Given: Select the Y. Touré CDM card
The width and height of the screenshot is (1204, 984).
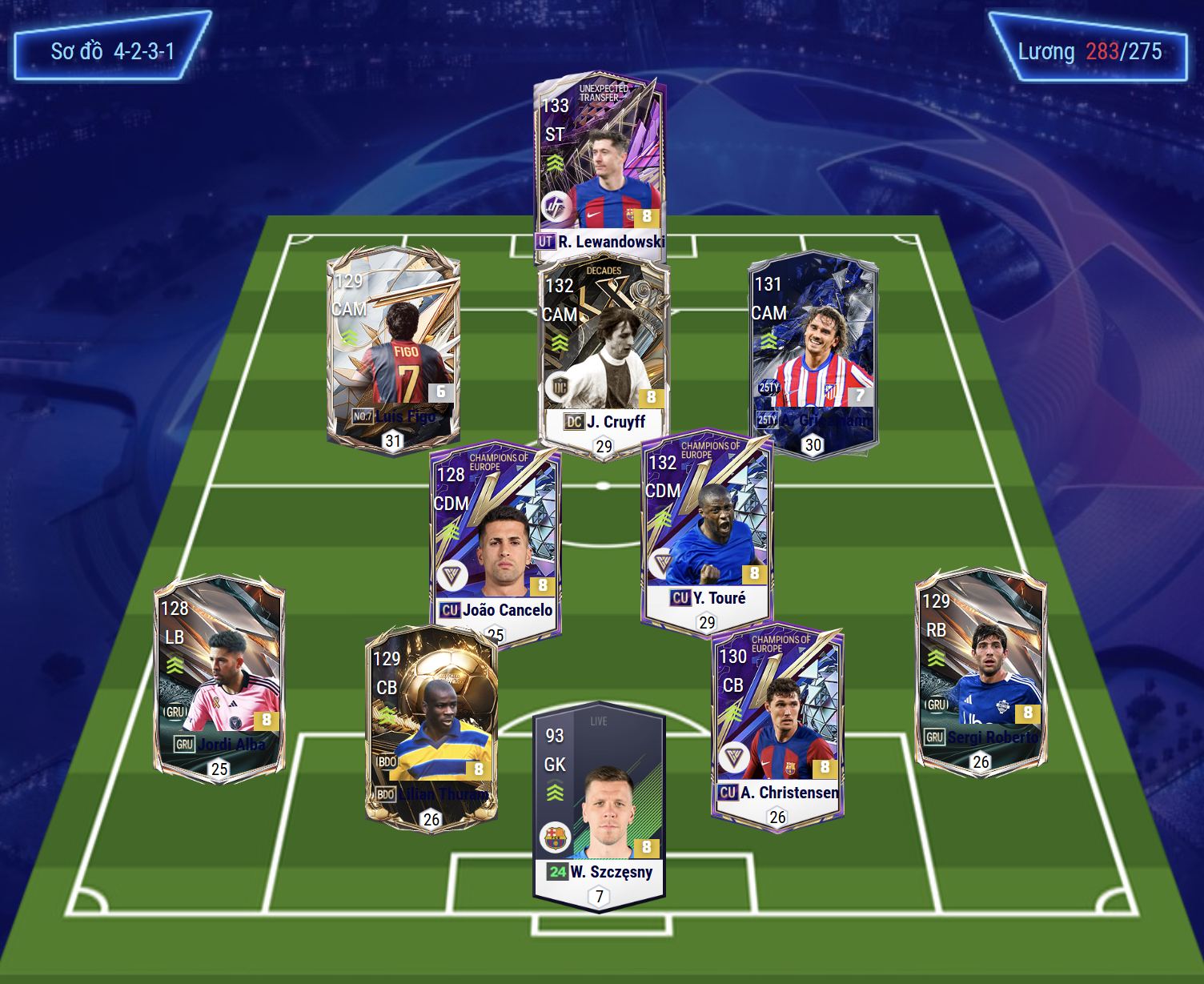Looking at the screenshot, I should click(x=706, y=528).
